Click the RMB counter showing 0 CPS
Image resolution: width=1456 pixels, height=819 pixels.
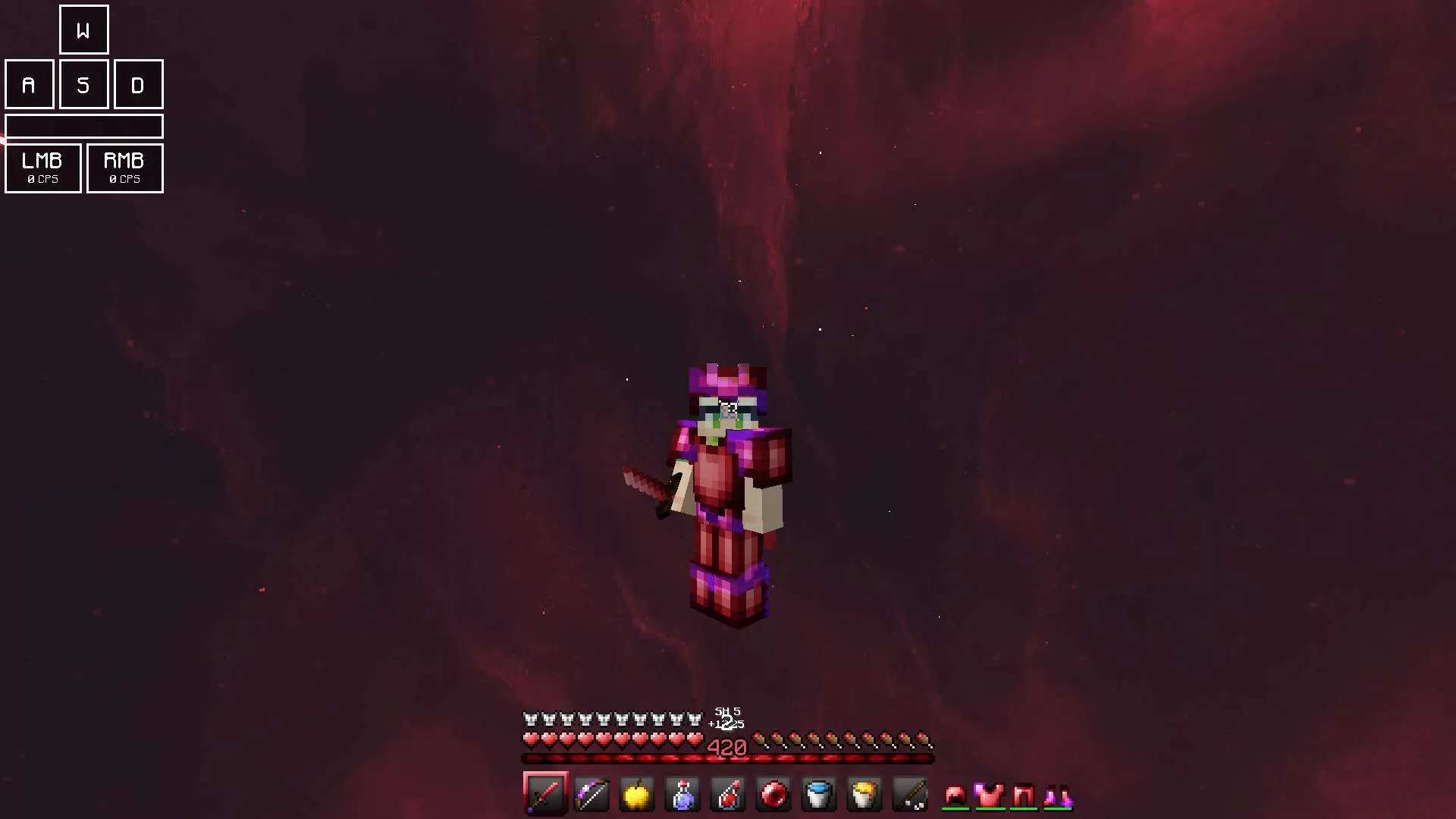point(124,168)
